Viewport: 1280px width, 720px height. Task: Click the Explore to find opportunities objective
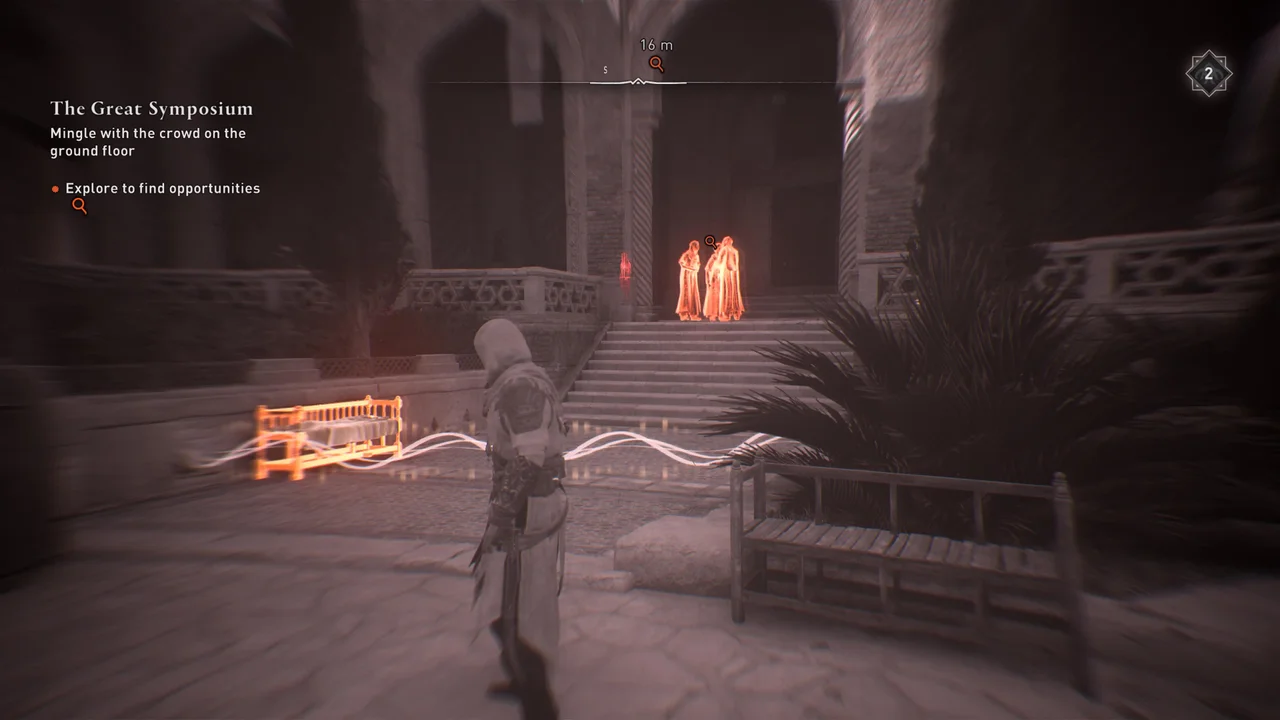162,188
